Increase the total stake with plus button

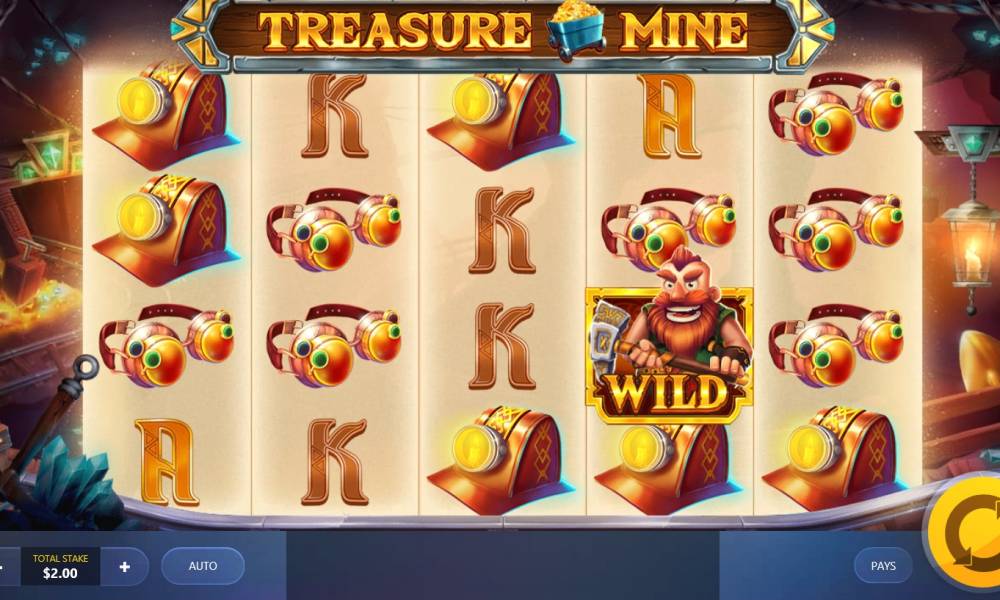click(x=125, y=567)
